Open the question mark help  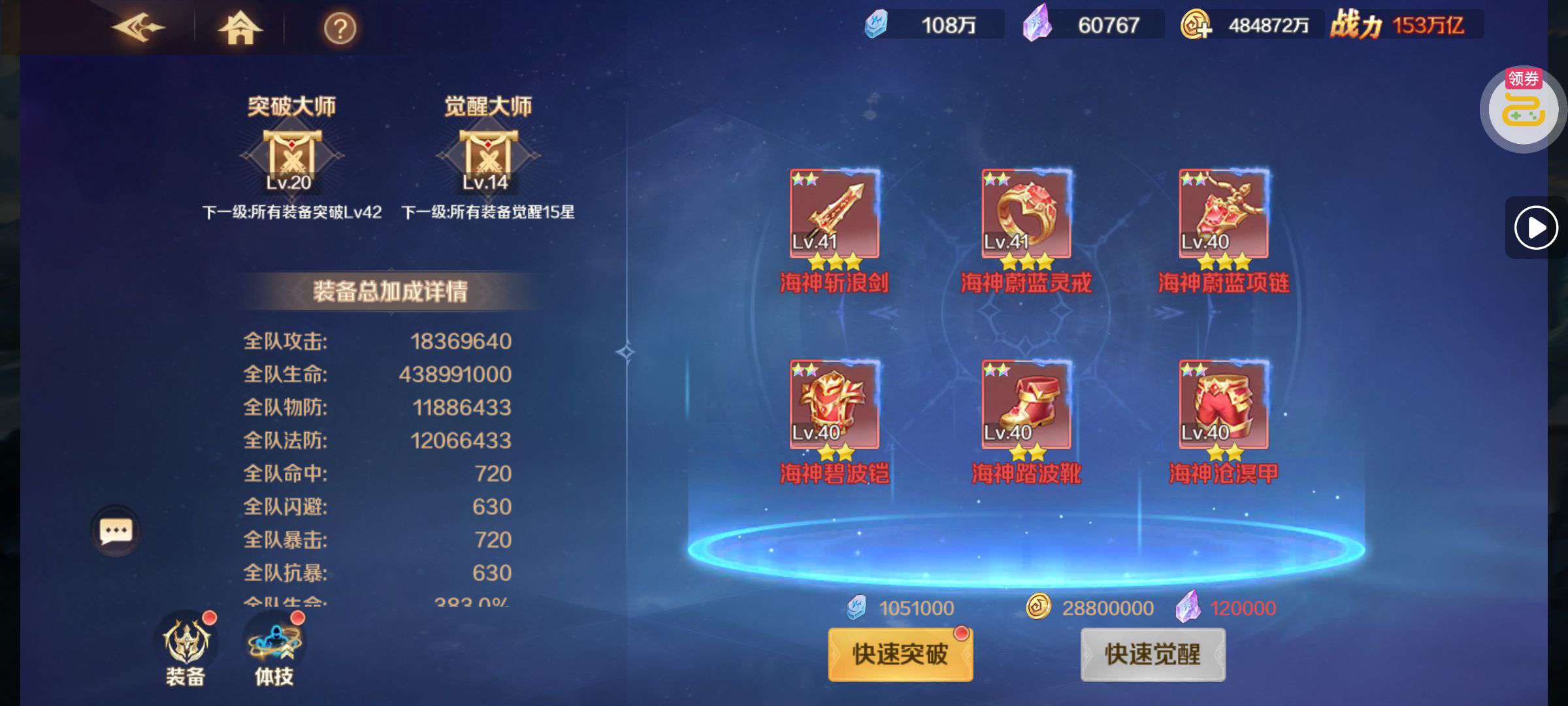click(340, 29)
